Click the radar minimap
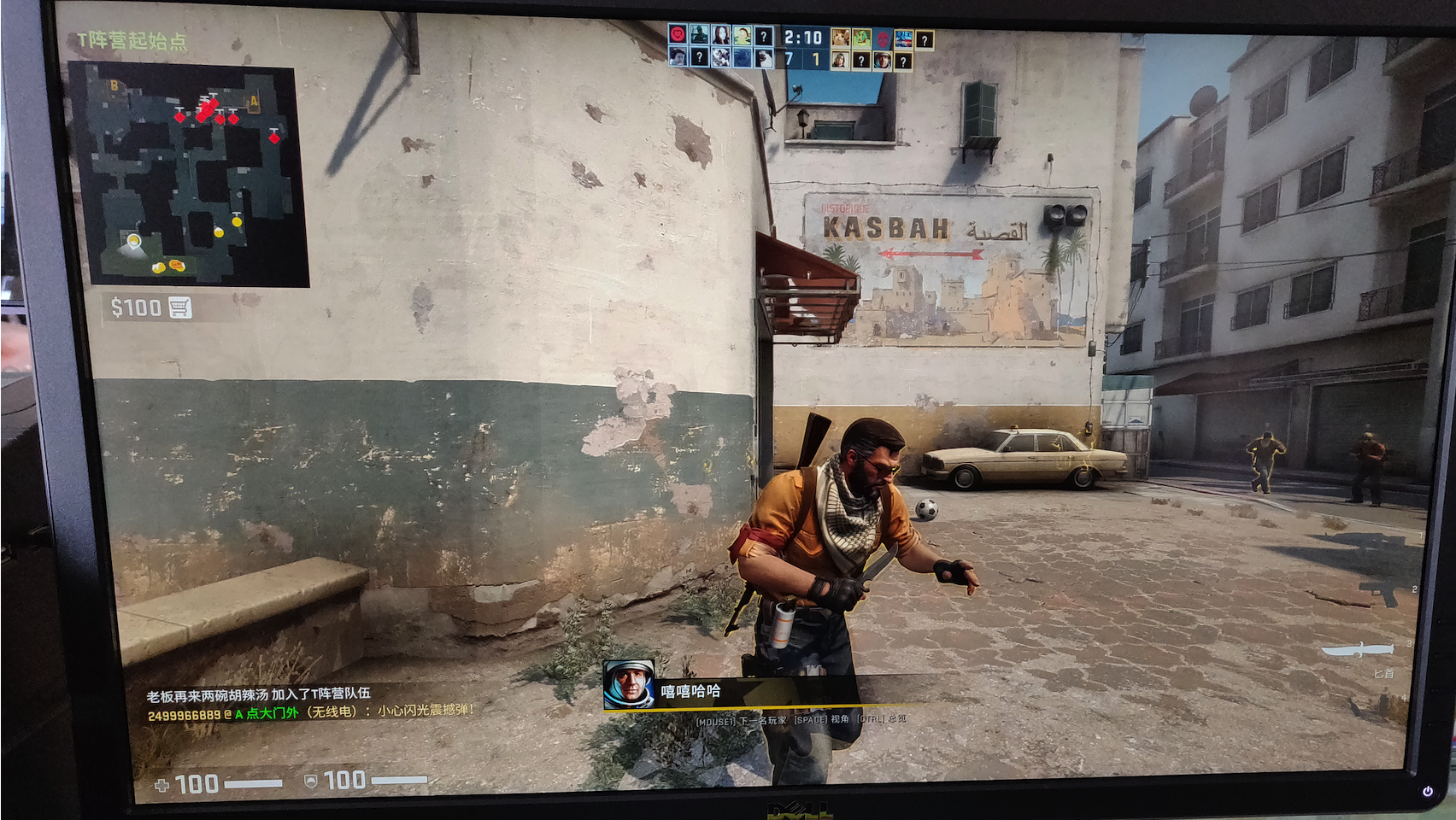1456x820 pixels. pyautogui.click(x=190, y=175)
